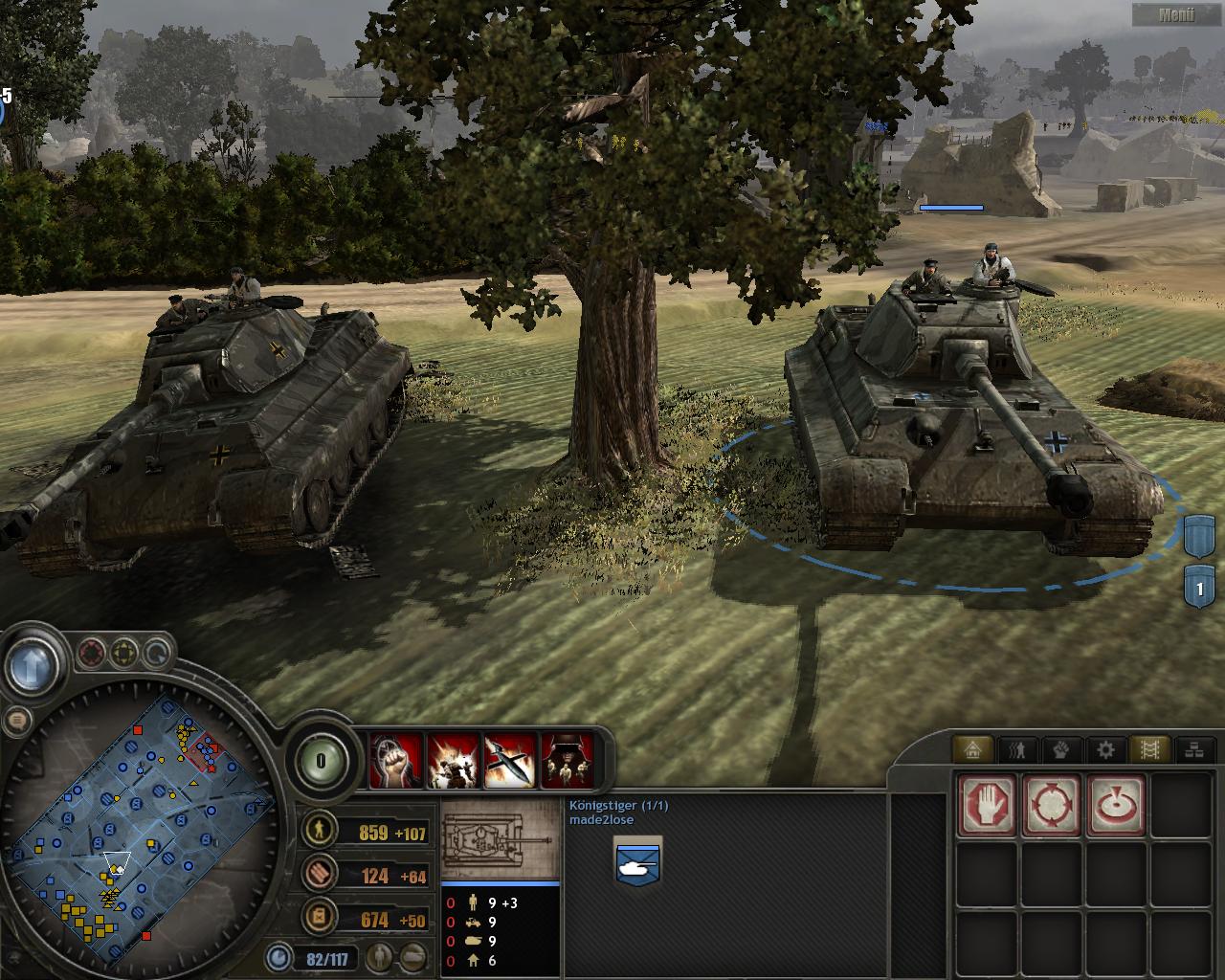Viewport: 1225px width, 980px height.
Task: Activate the Stop command (hand icon)
Action: (987, 805)
